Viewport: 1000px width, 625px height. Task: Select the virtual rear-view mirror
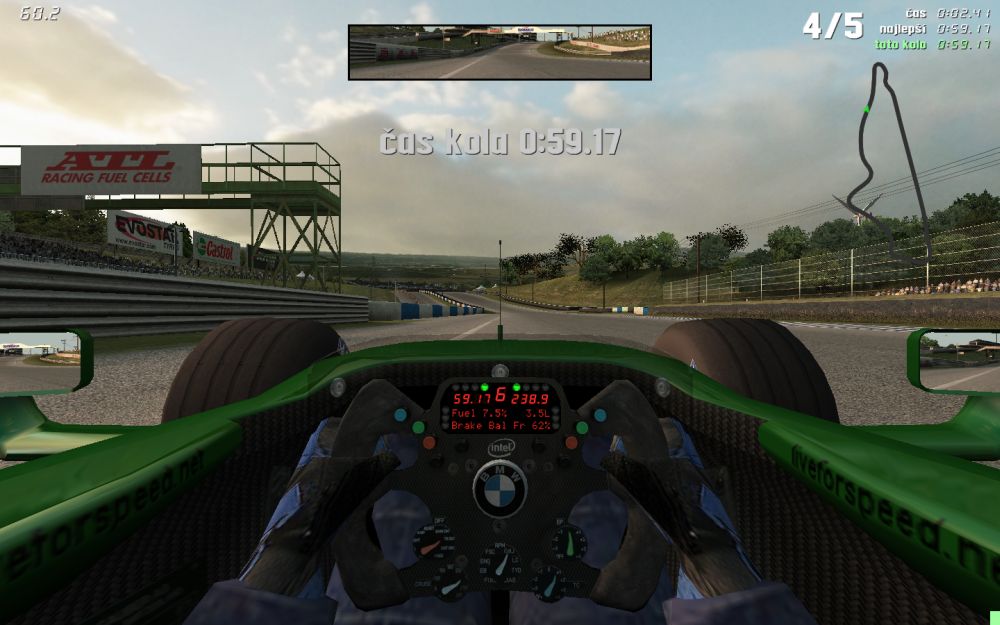[x=499, y=52]
